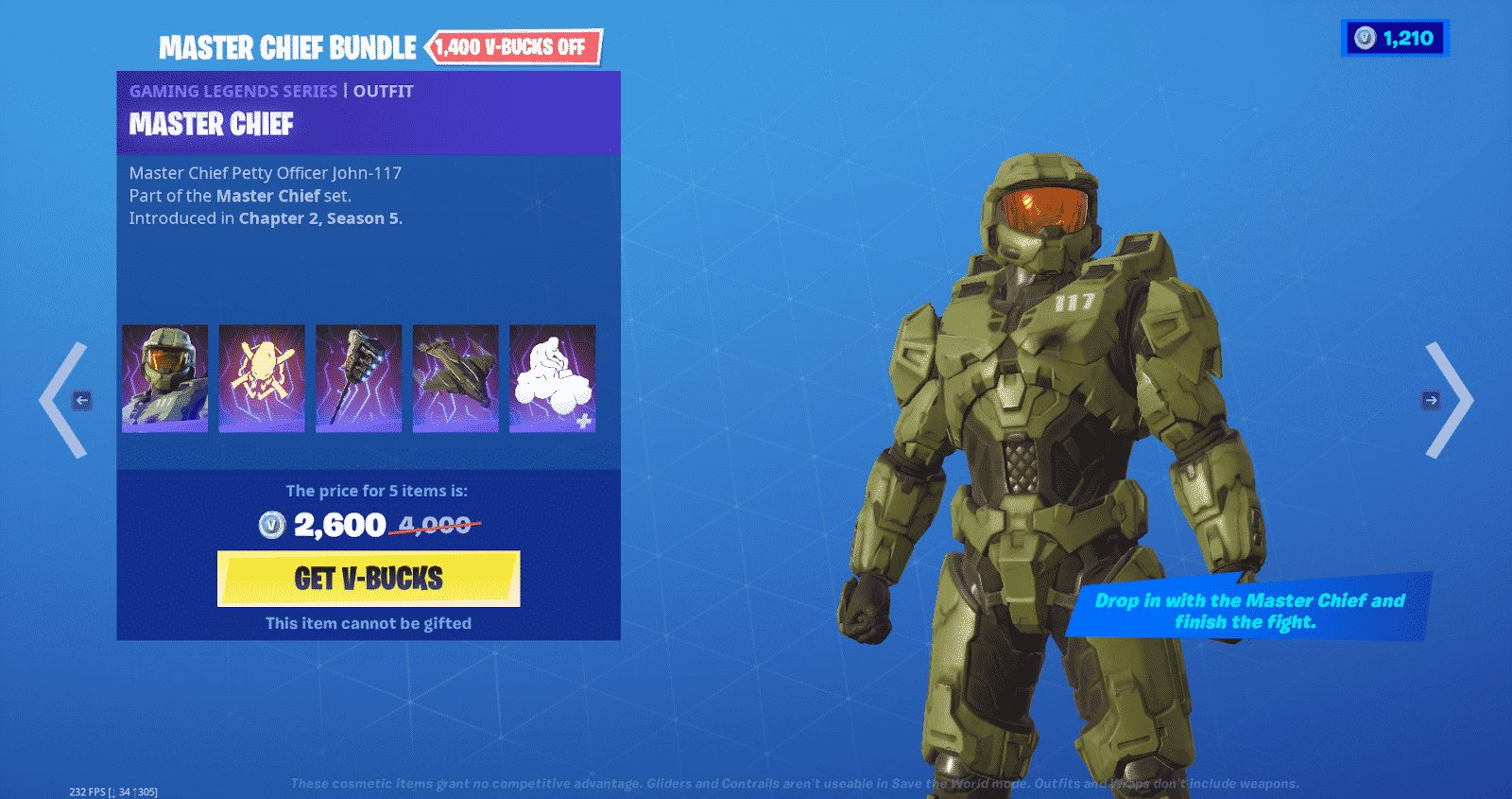Click the V-Bucks balance indicator
Image resolution: width=1512 pixels, height=799 pixels.
click(1396, 38)
